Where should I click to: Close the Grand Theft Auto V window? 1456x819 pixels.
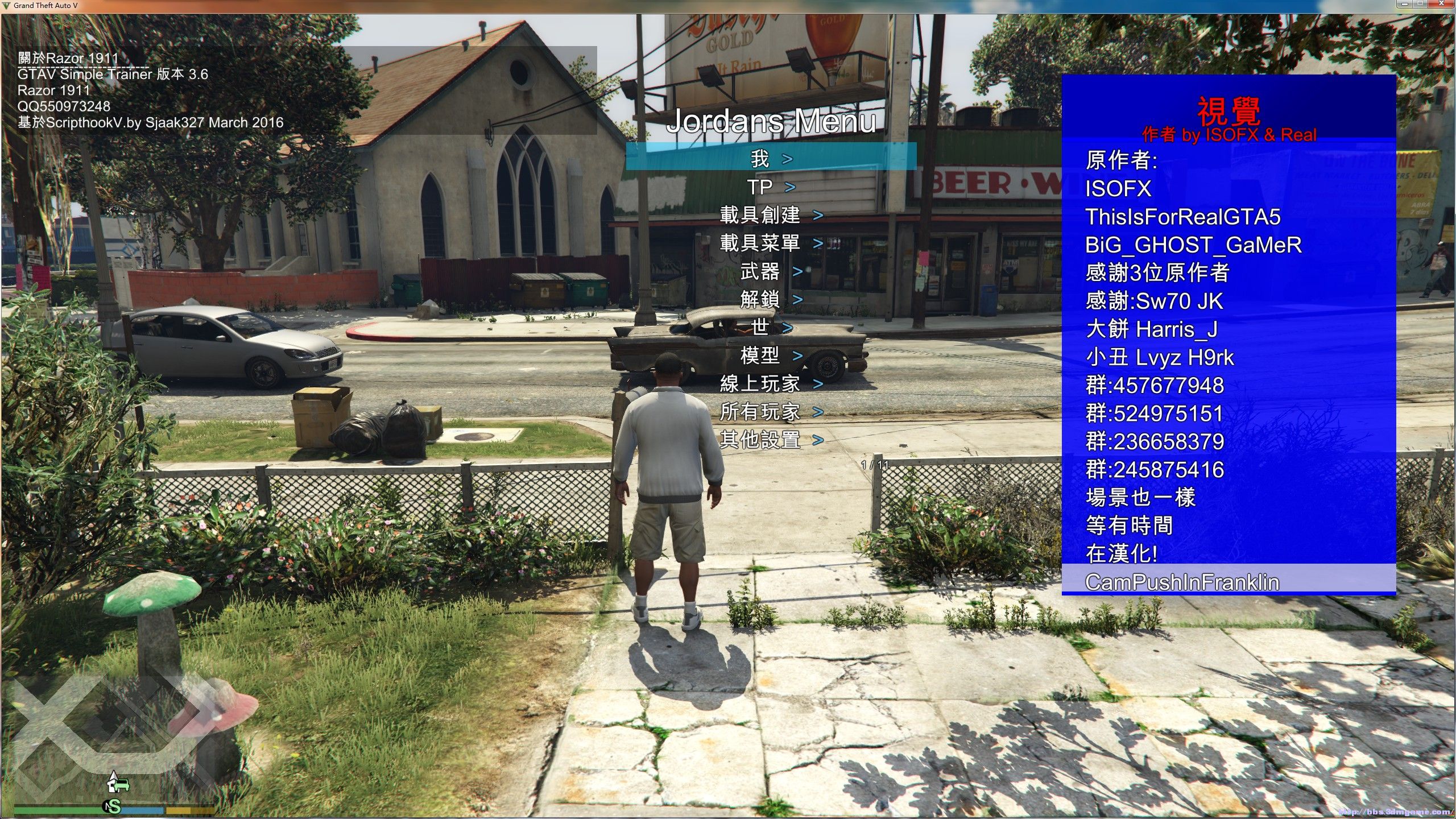(x=1442, y=4)
